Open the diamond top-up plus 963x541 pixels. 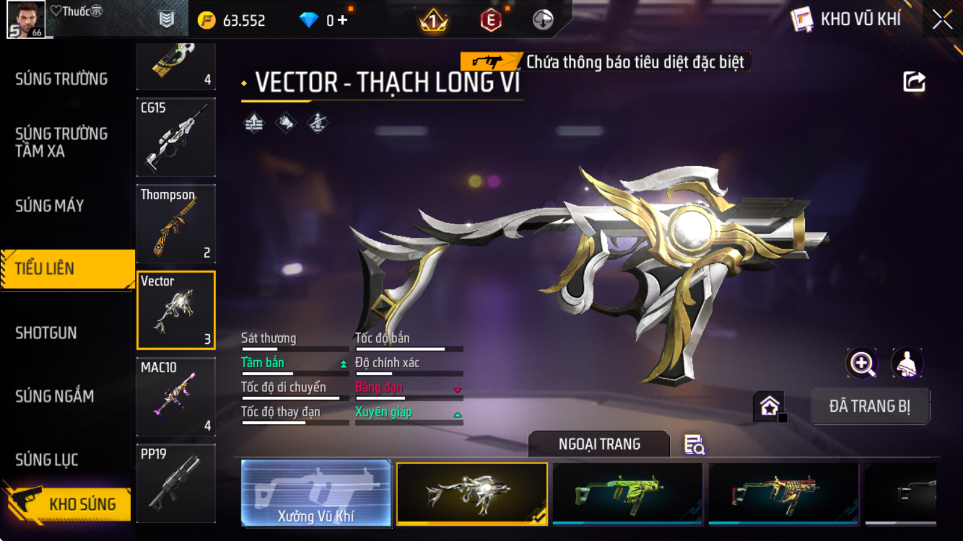(x=342, y=20)
